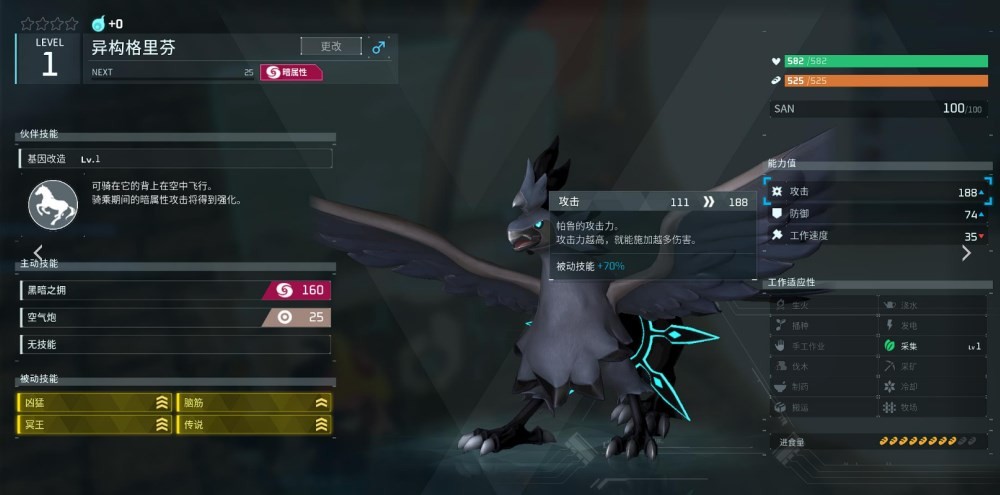Viewport: 1000px width, 495px height.
Task: Select the 空气炮 active skill
Action: pos(175,317)
